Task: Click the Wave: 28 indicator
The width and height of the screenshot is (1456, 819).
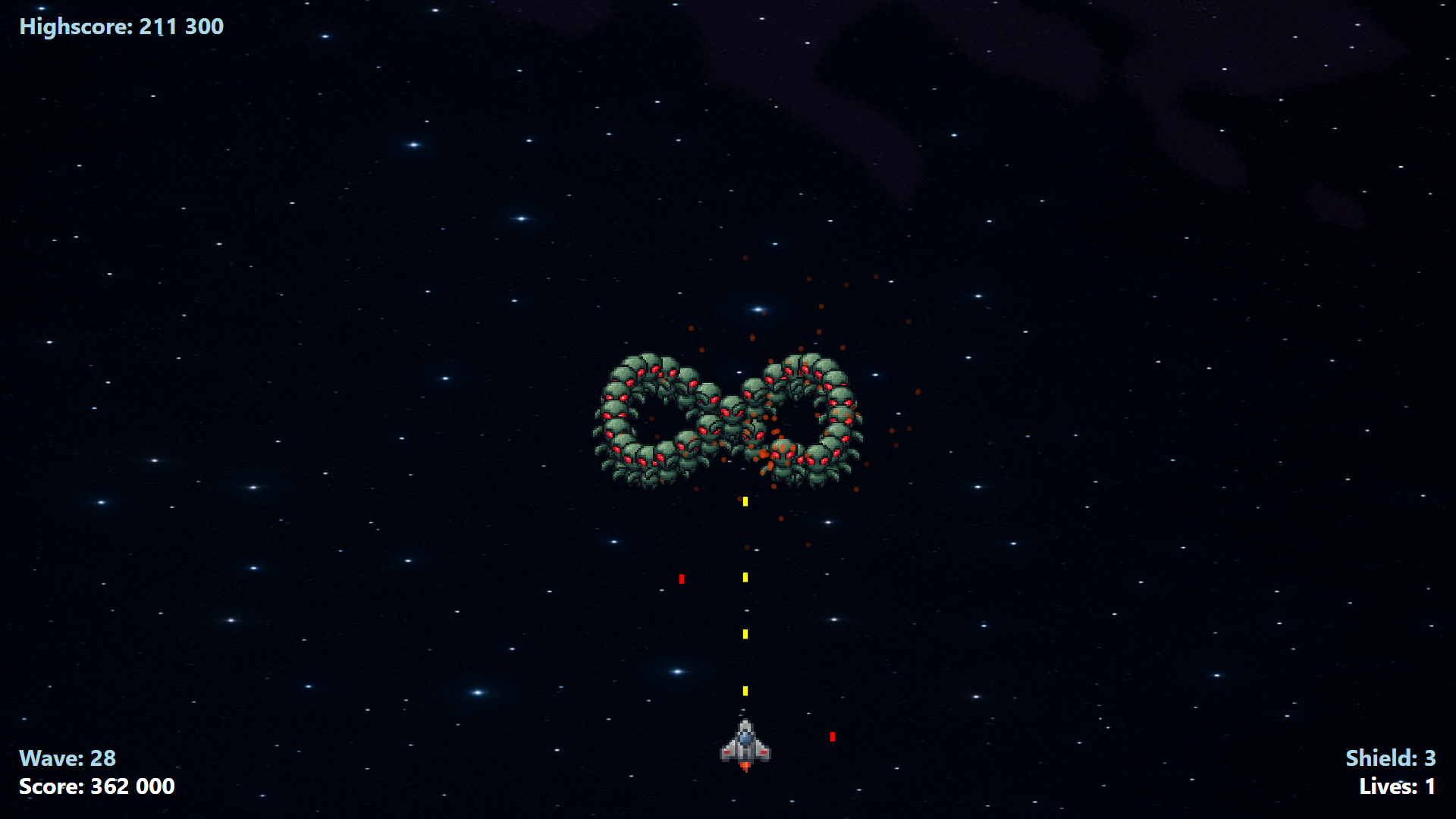Action: [x=68, y=758]
